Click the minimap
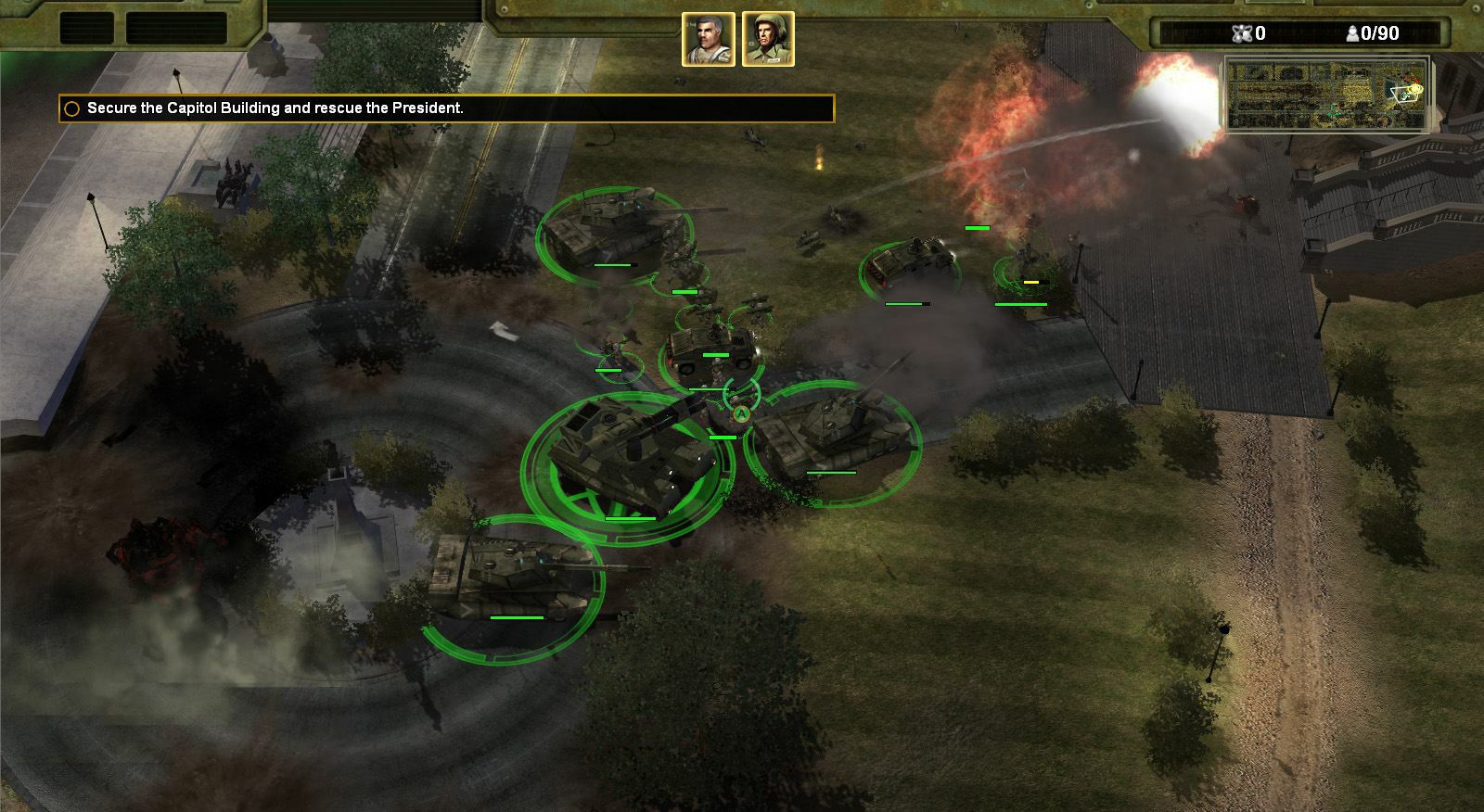The width and height of the screenshot is (1484, 812). [1326, 94]
